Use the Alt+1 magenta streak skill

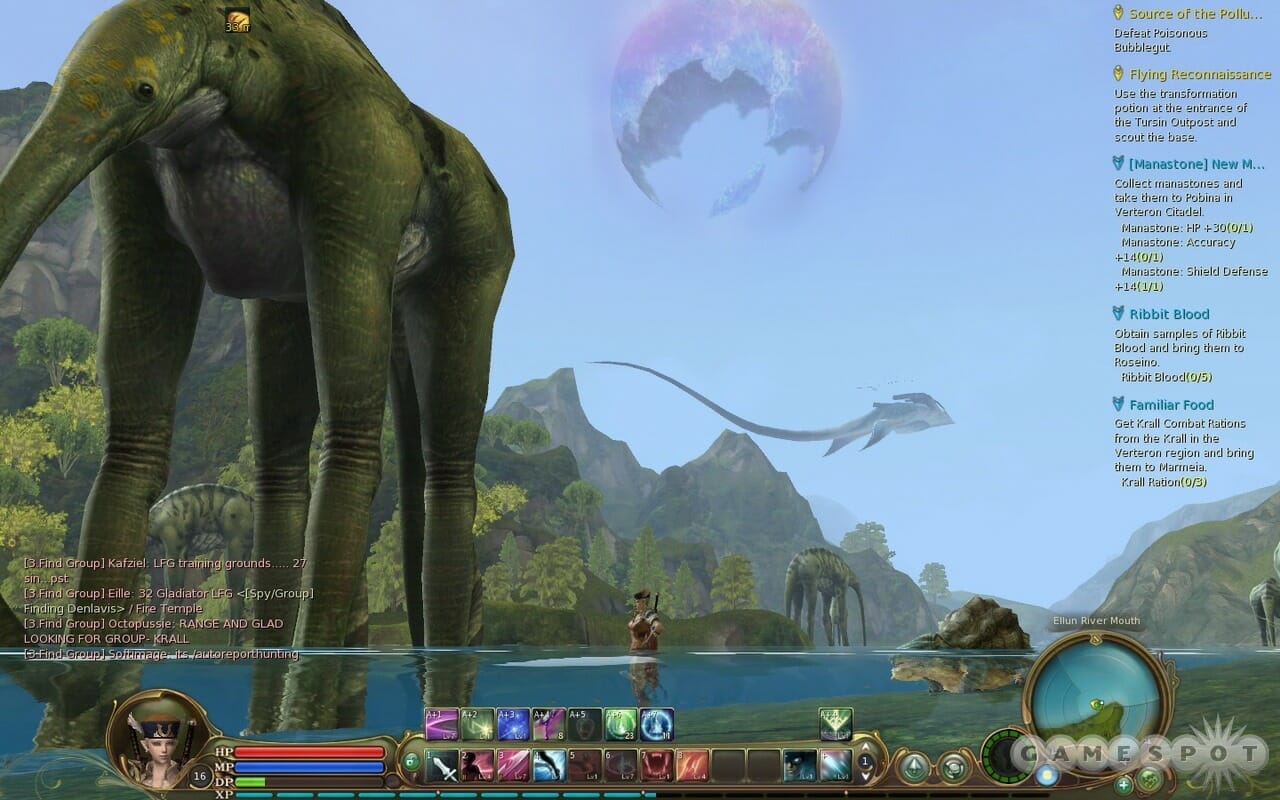[441, 723]
